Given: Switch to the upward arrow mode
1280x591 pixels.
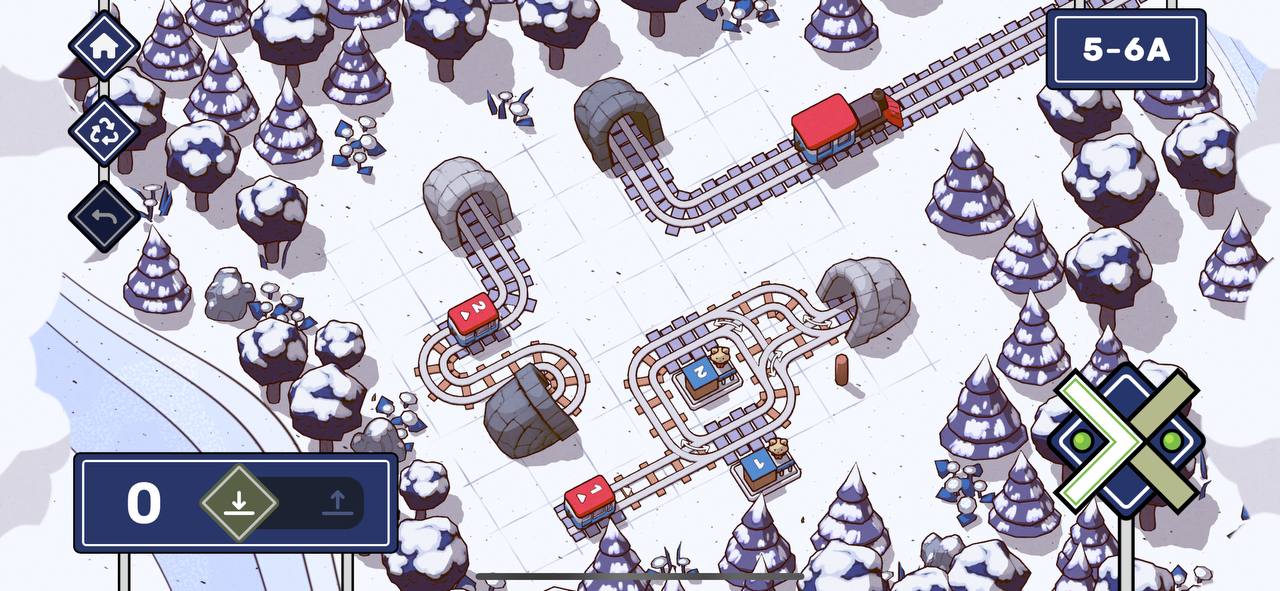Looking at the screenshot, I should (x=336, y=502).
